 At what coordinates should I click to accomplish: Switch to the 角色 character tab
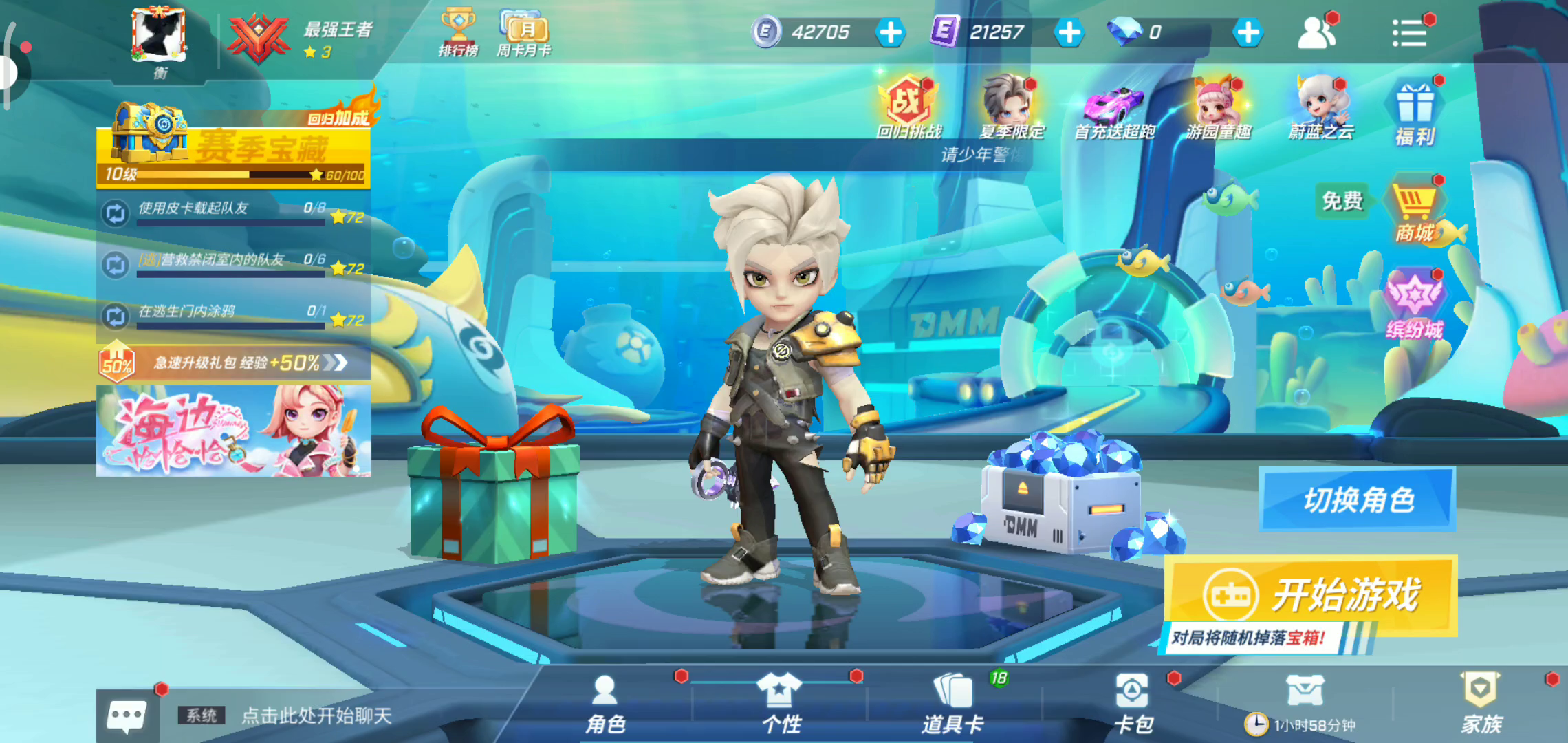click(605, 703)
